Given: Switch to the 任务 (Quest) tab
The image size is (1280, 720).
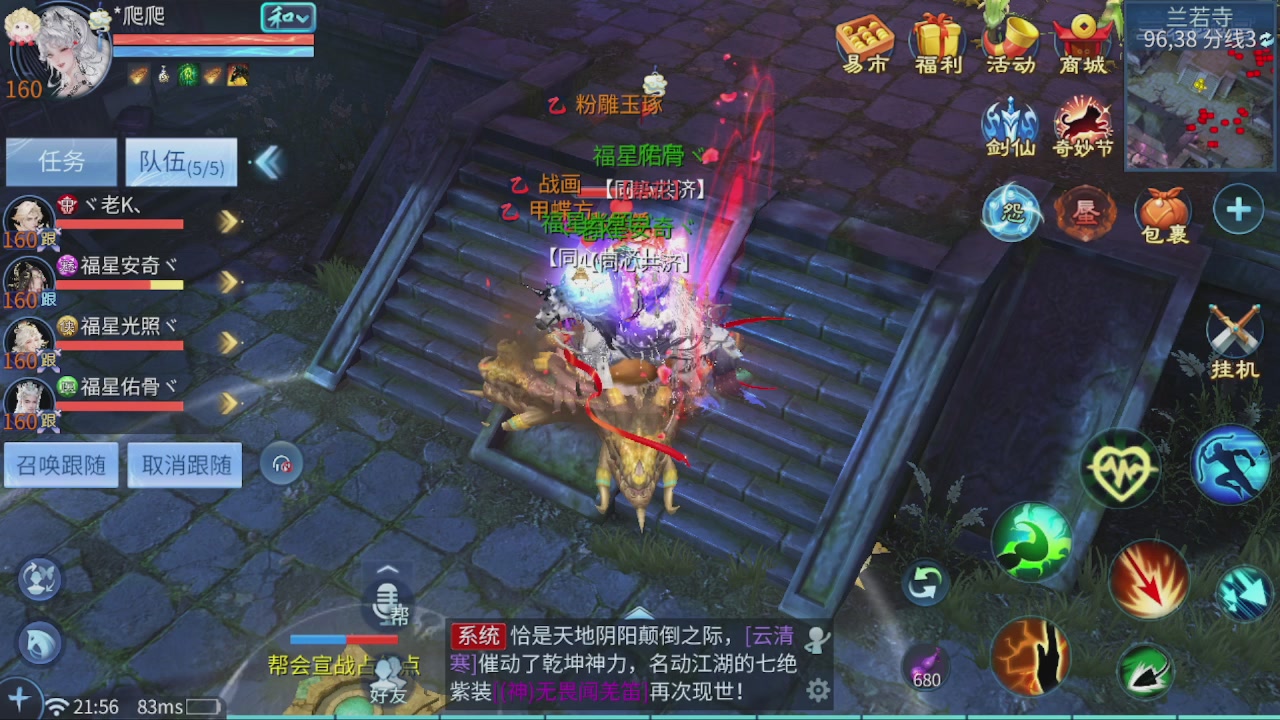Looking at the screenshot, I should pyautogui.click(x=61, y=162).
